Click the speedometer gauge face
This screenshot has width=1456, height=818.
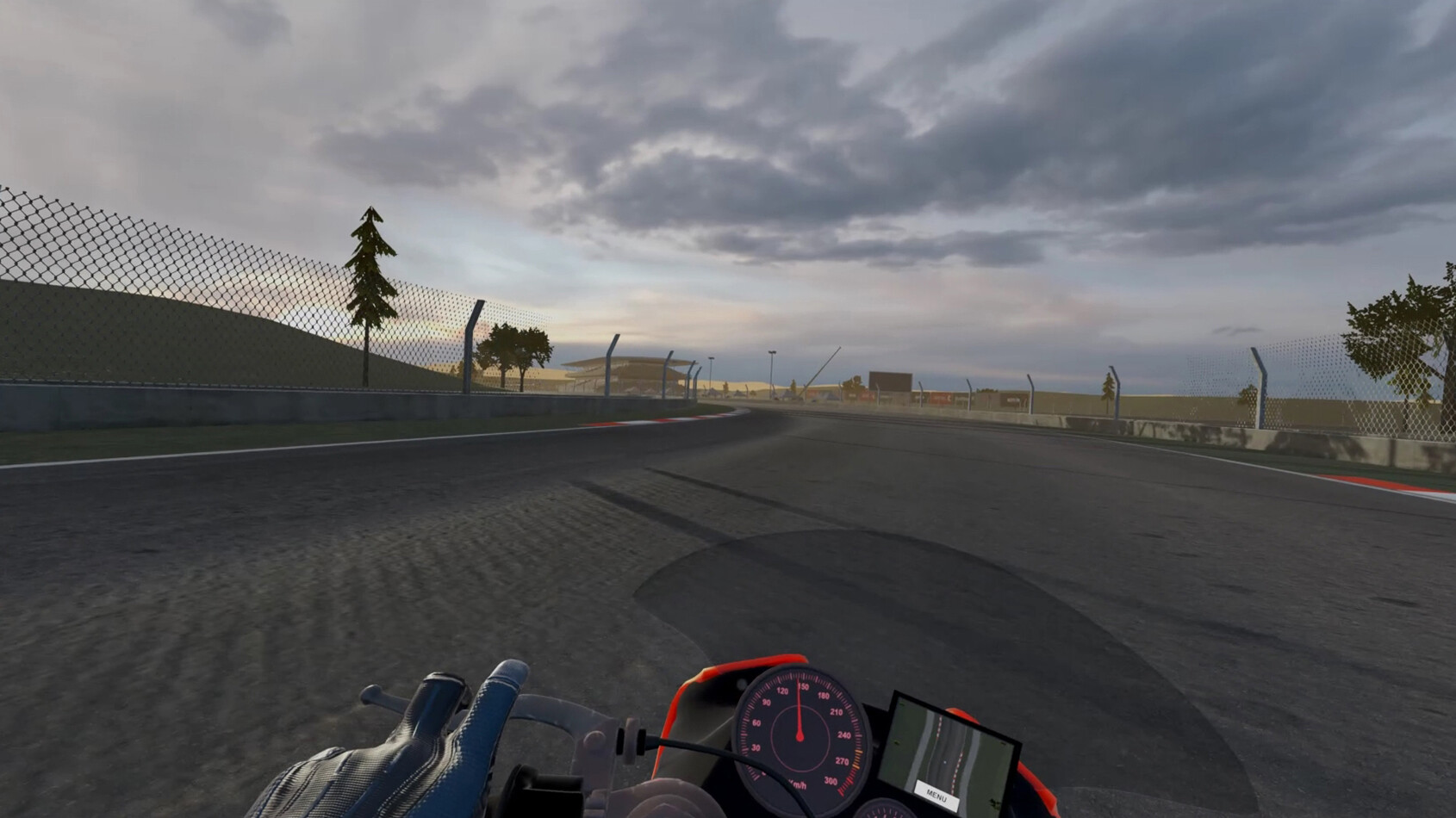click(x=800, y=735)
